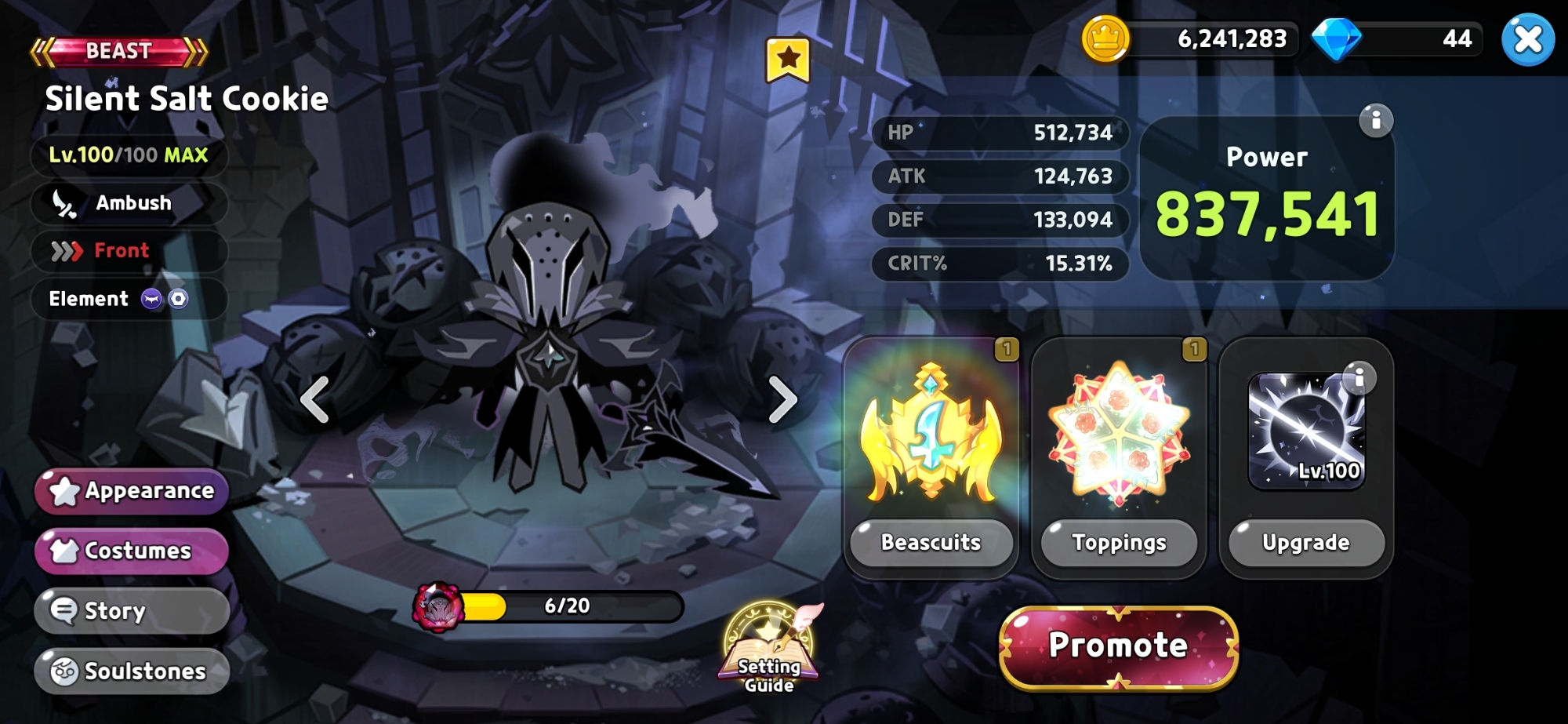Open the Costumes menu
1568x724 pixels.
[x=132, y=551]
